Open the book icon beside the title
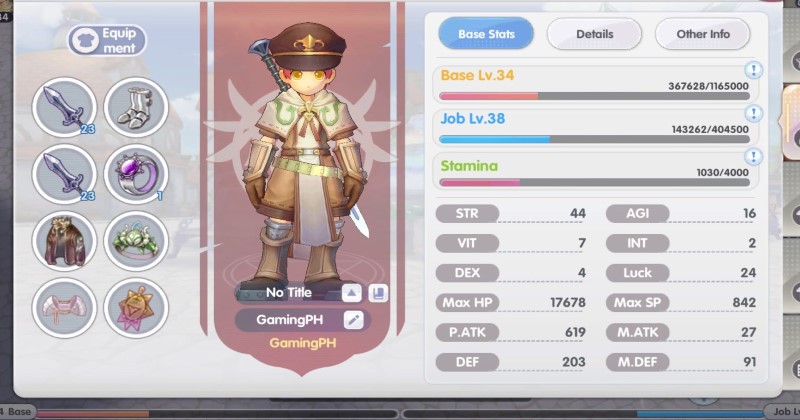This screenshot has height=420, width=800. (x=377, y=293)
